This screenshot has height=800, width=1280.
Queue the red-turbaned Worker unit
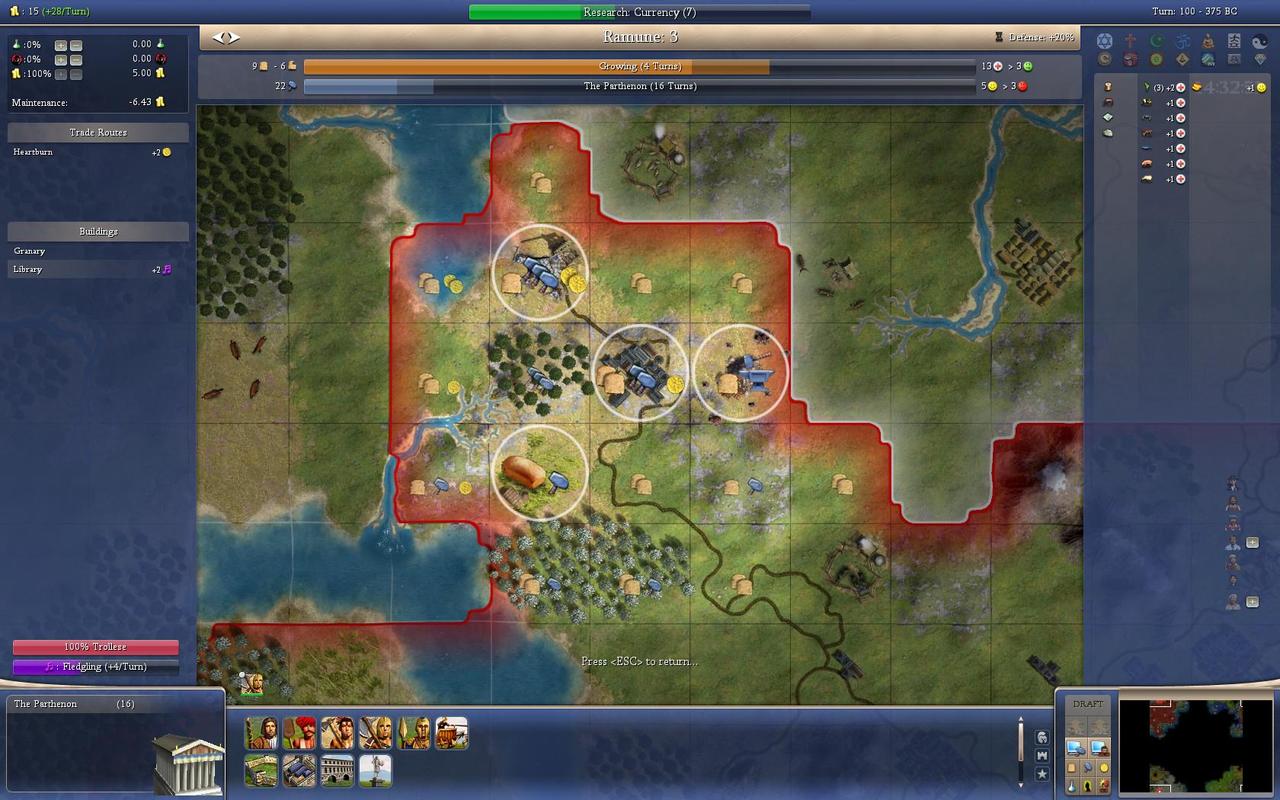[299, 733]
